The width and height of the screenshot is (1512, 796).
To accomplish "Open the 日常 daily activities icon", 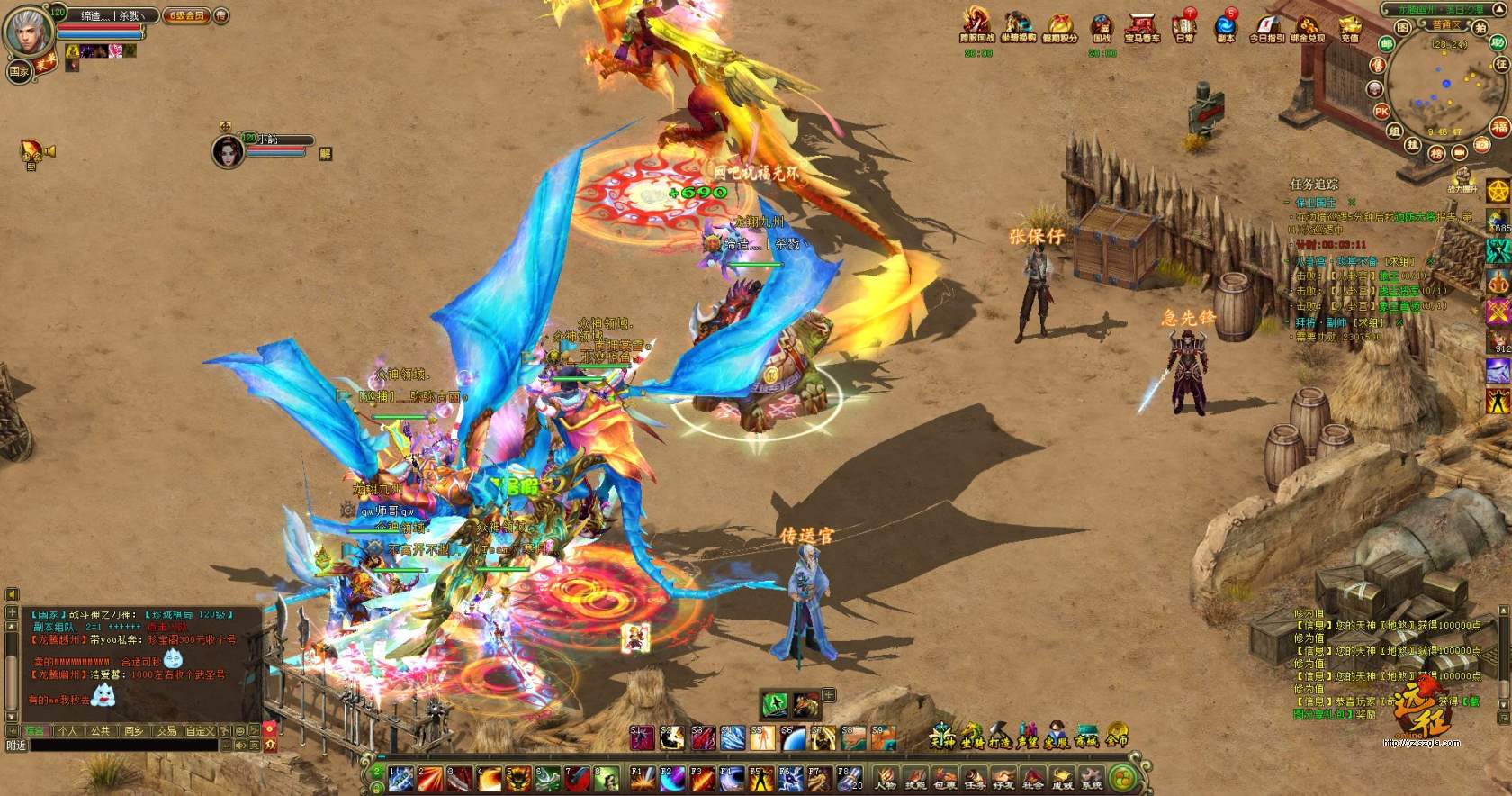I will [x=1184, y=26].
